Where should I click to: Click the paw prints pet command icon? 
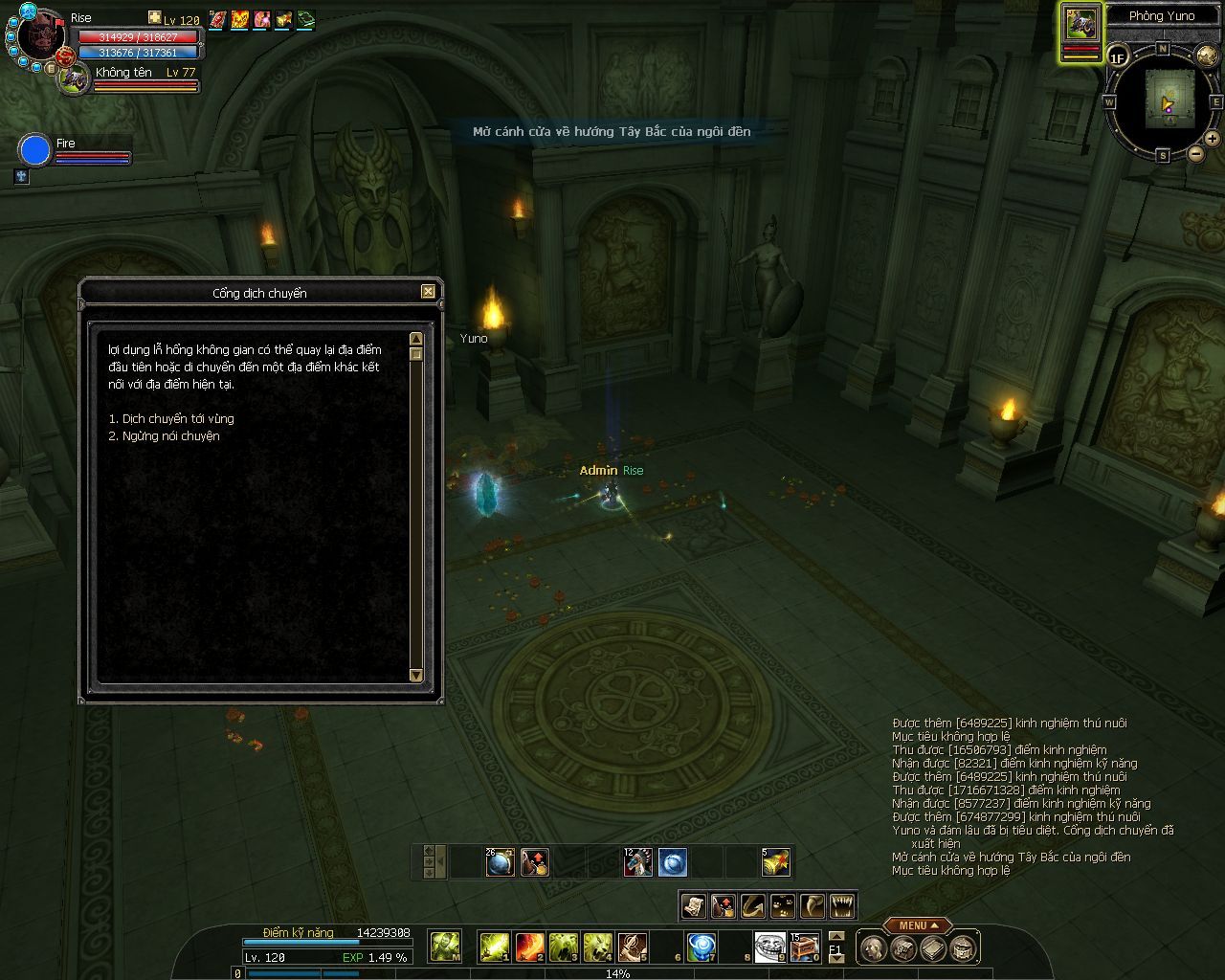783,905
